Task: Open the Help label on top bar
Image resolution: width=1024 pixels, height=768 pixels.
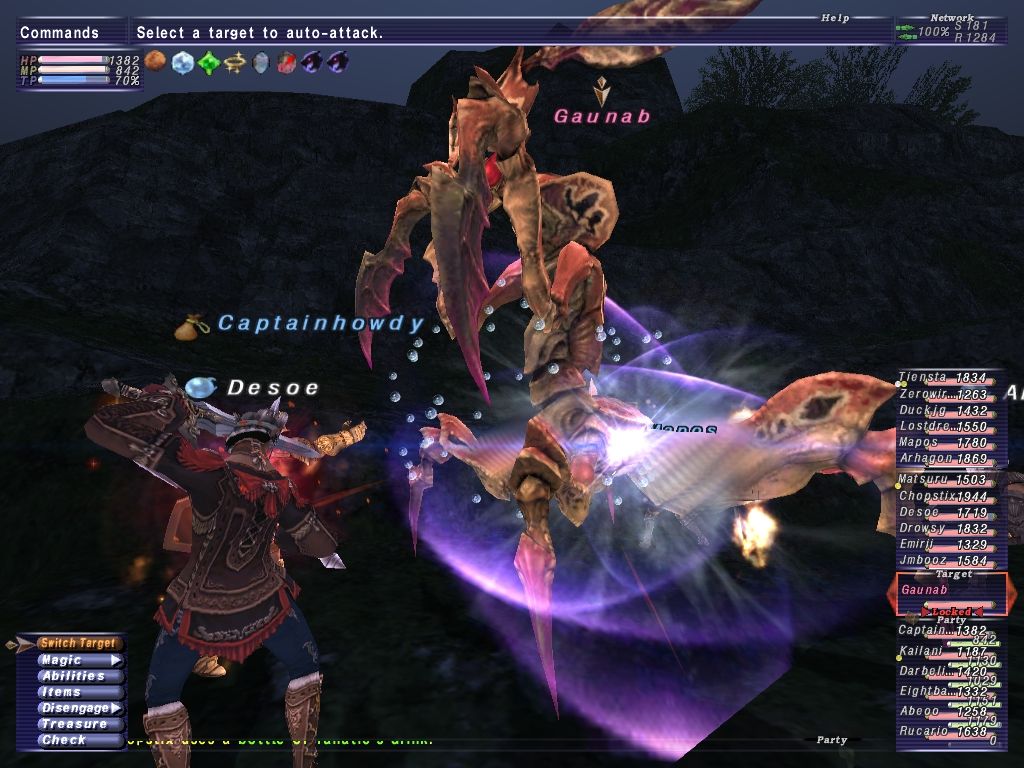Action: pos(835,18)
